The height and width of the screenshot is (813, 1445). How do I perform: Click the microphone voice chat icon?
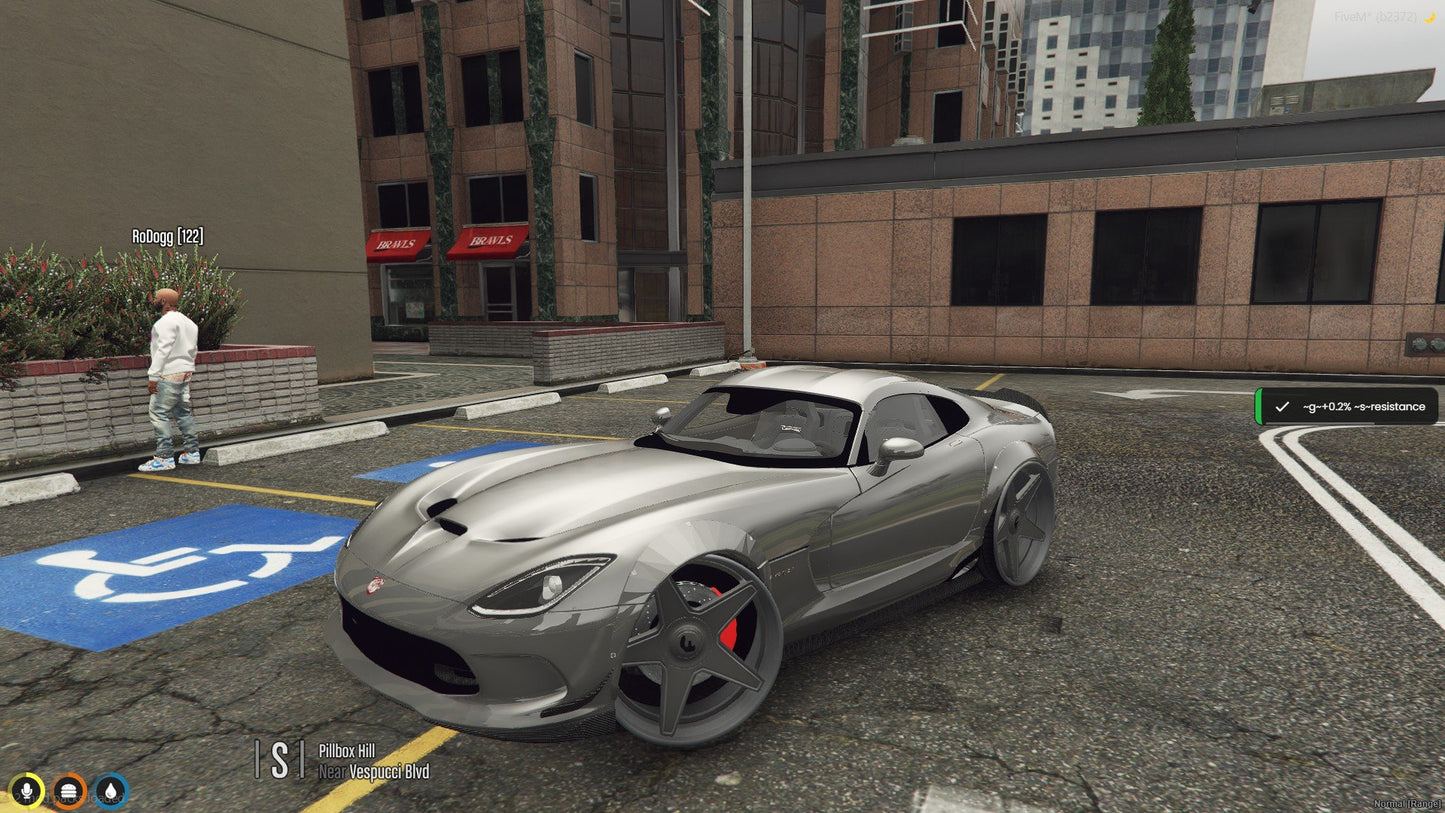pos(27,789)
